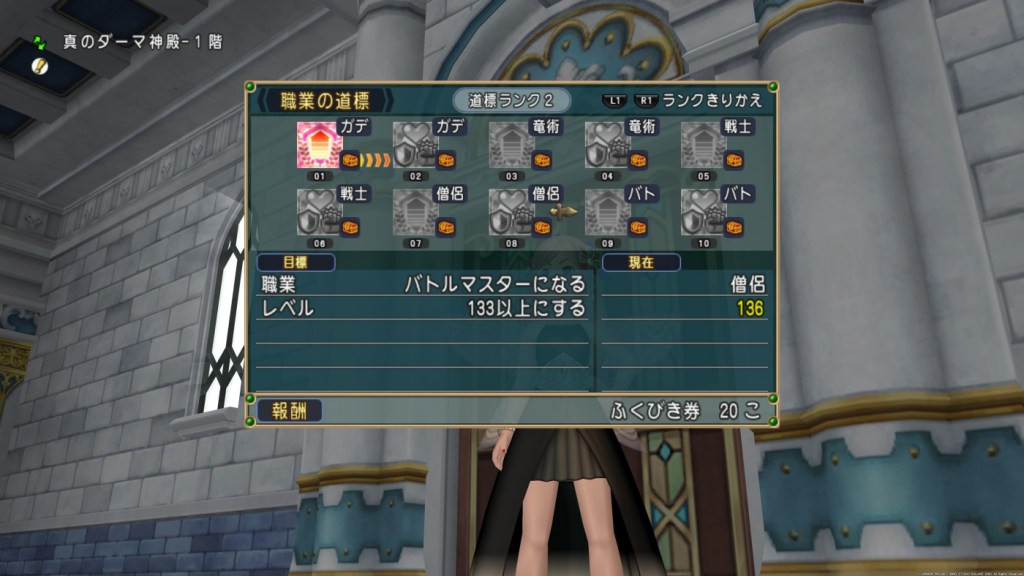The width and height of the screenshot is (1024, 576).
Task: Click the 道標ランク2 rank selector
Action: point(512,100)
